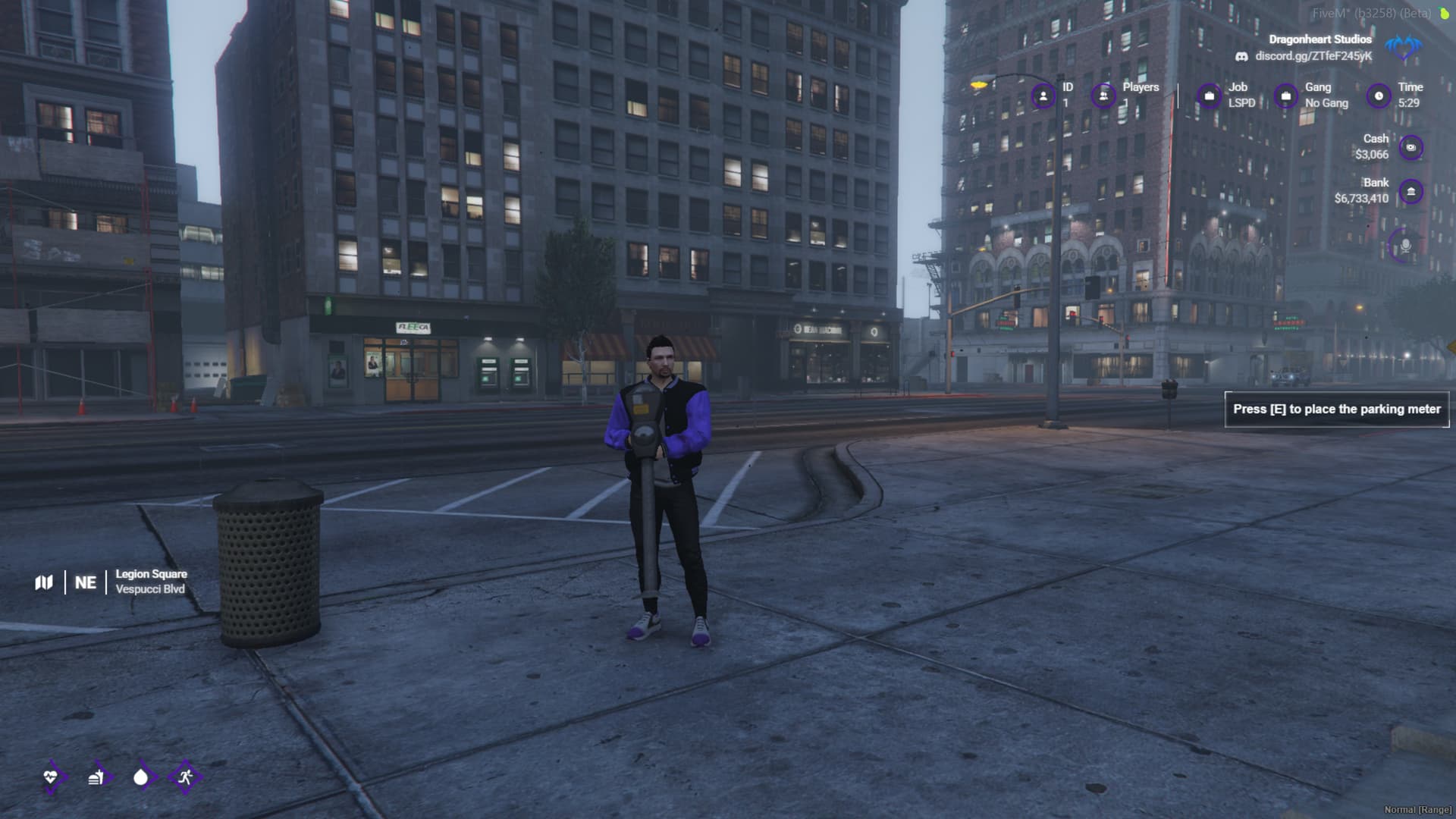The height and width of the screenshot is (819, 1456).
Task: Select the heart health status icon
Action: coord(51,777)
